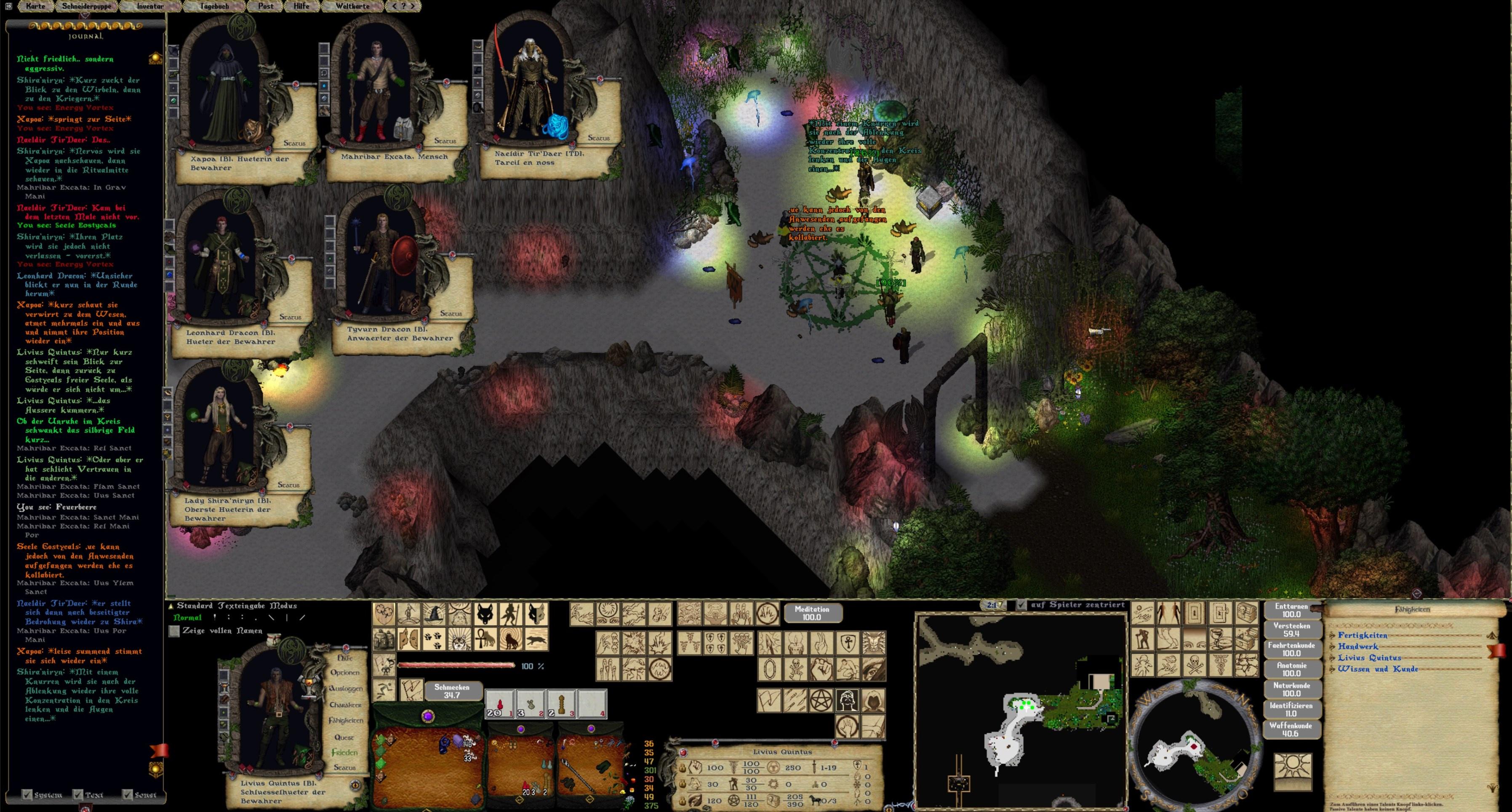1512x812 pixels.
Task: Select the red potion hotbar slot 1
Action: click(499, 704)
